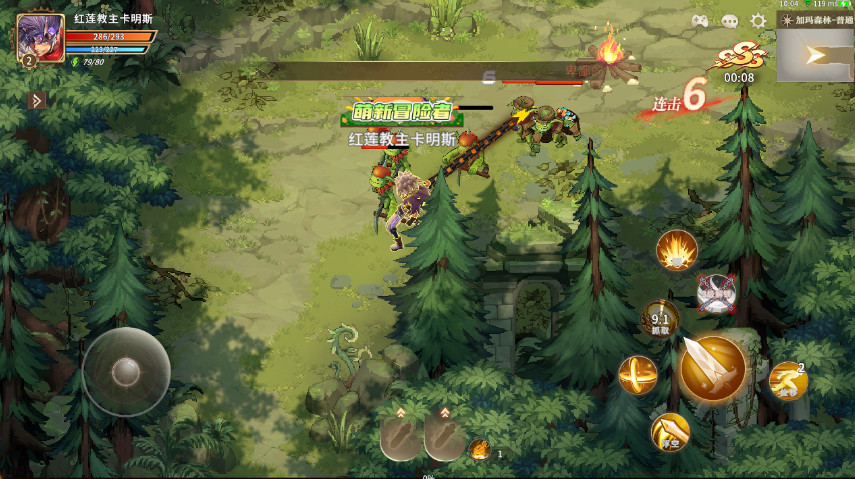Open the chat speech bubble
This screenshot has height=479, width=855.
(x=729, y=21)
